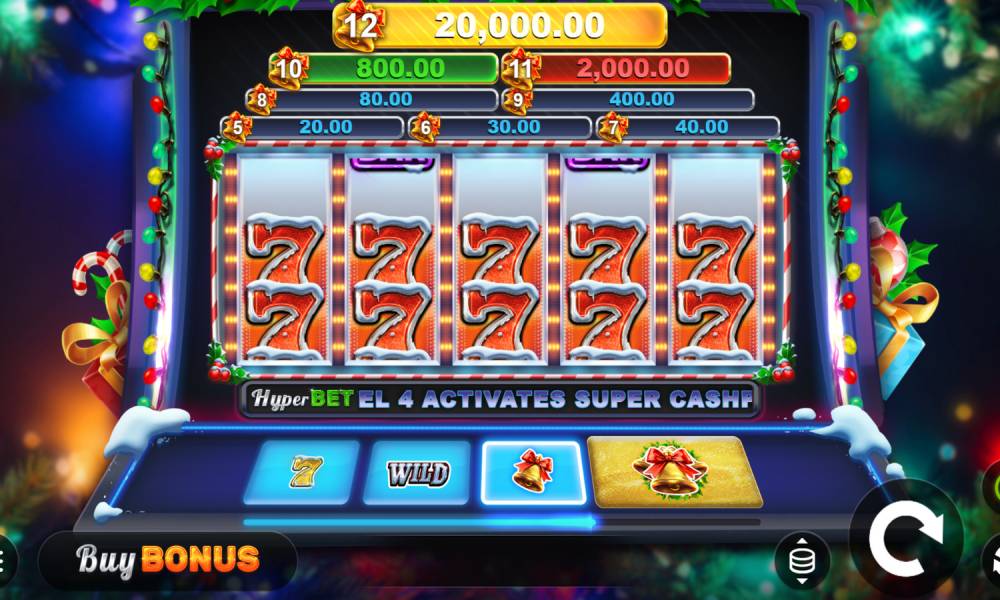The image size is (1000, 600).
Task: Activate the golden bell Super Cashpot tile
Action: (675, 472)
